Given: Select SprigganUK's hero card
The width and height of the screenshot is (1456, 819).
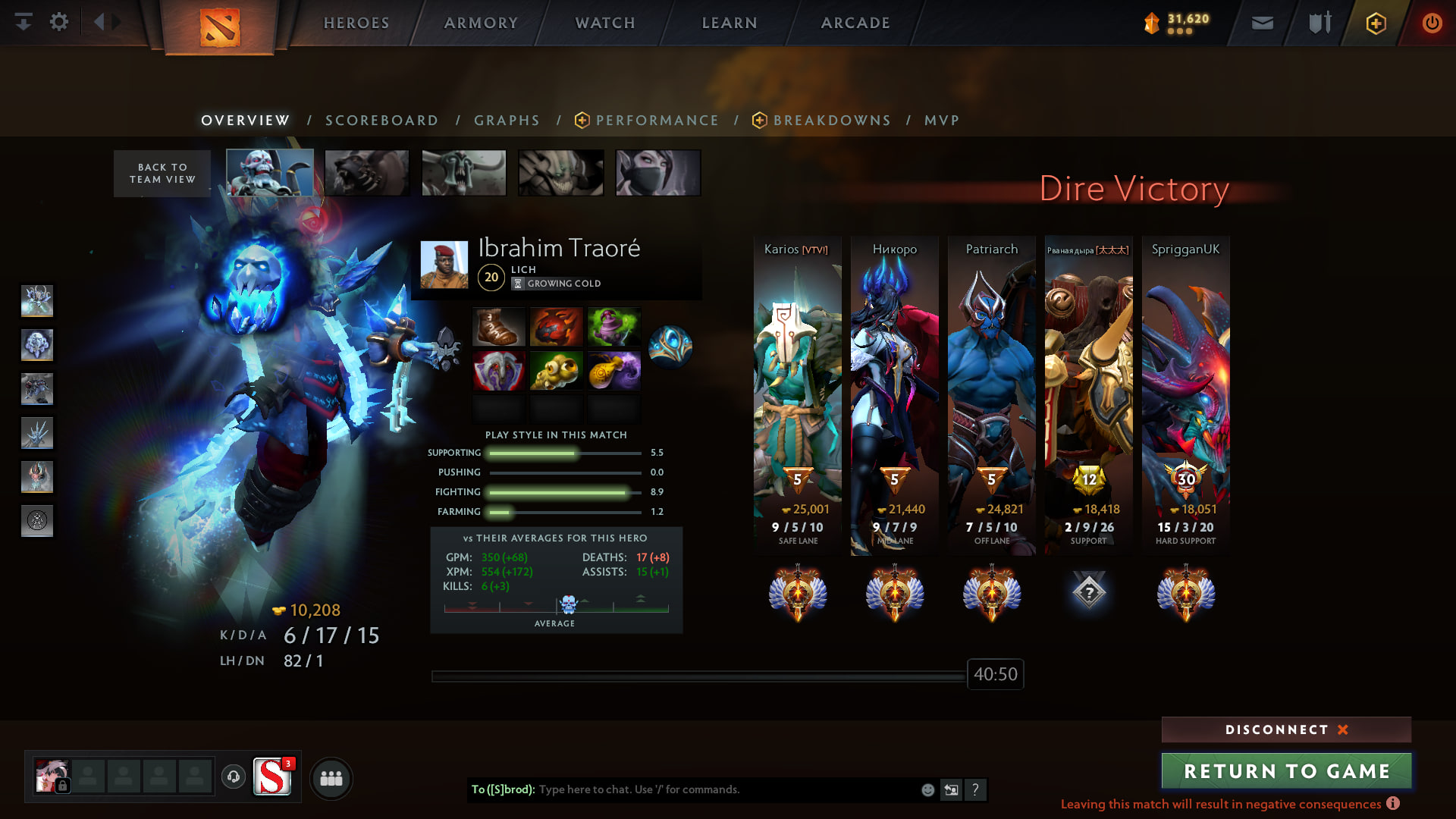Looking at the screenshot, I should click(1185, 394).
